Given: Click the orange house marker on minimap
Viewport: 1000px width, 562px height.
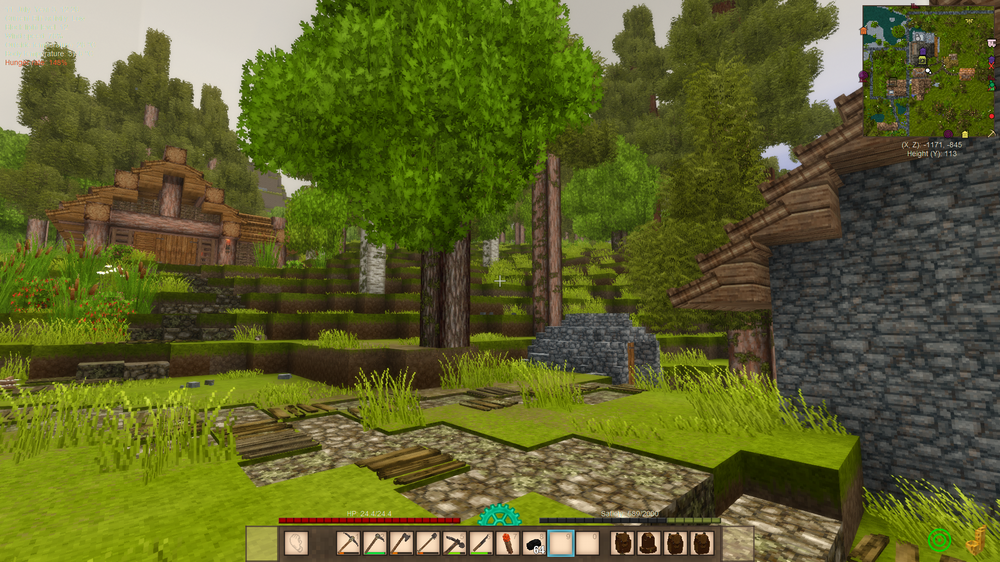Looking at the screenshot, I should 863,31.
